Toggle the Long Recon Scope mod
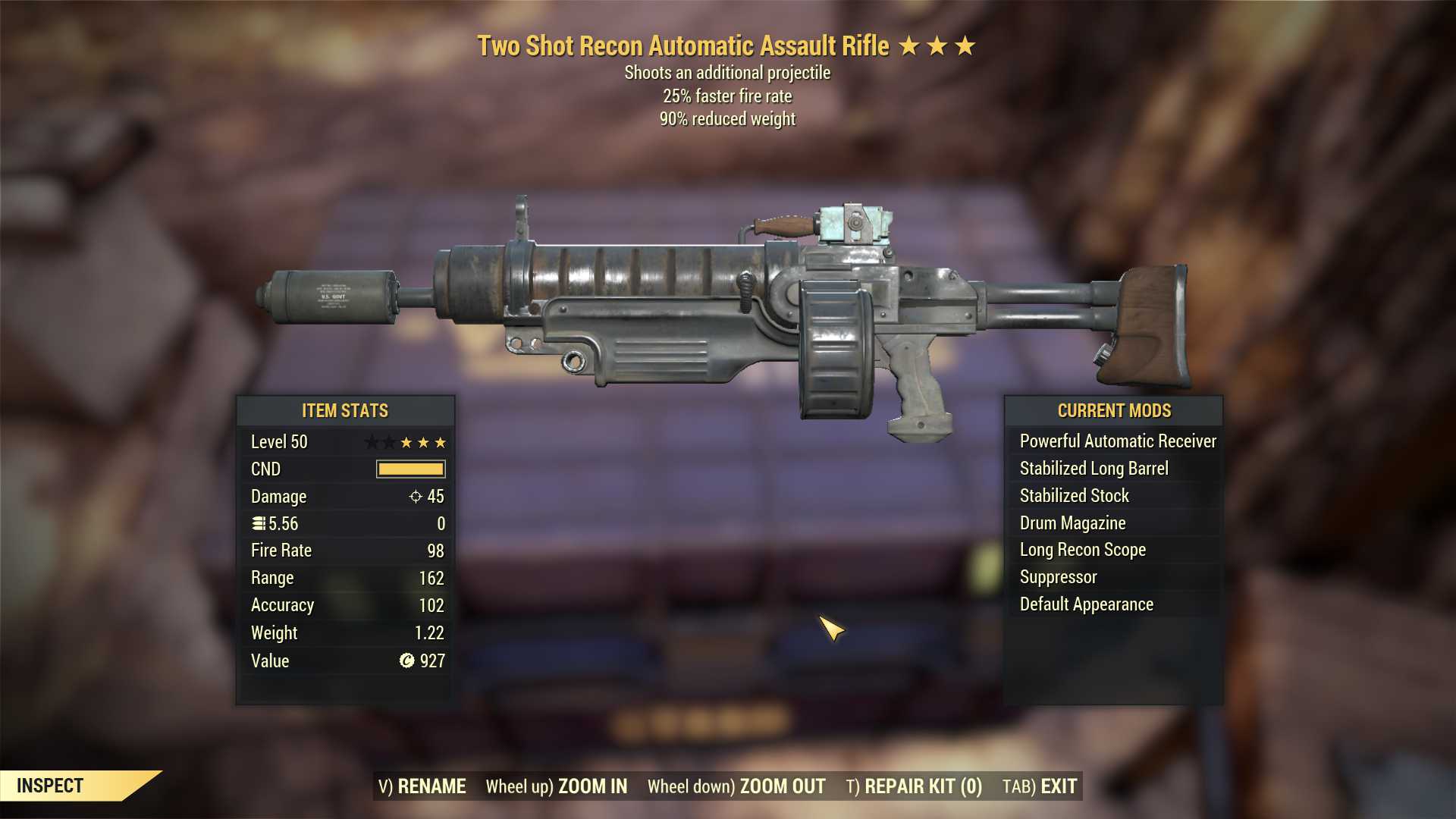Screen dimensions: 1456x819 tap(1082, 550)
